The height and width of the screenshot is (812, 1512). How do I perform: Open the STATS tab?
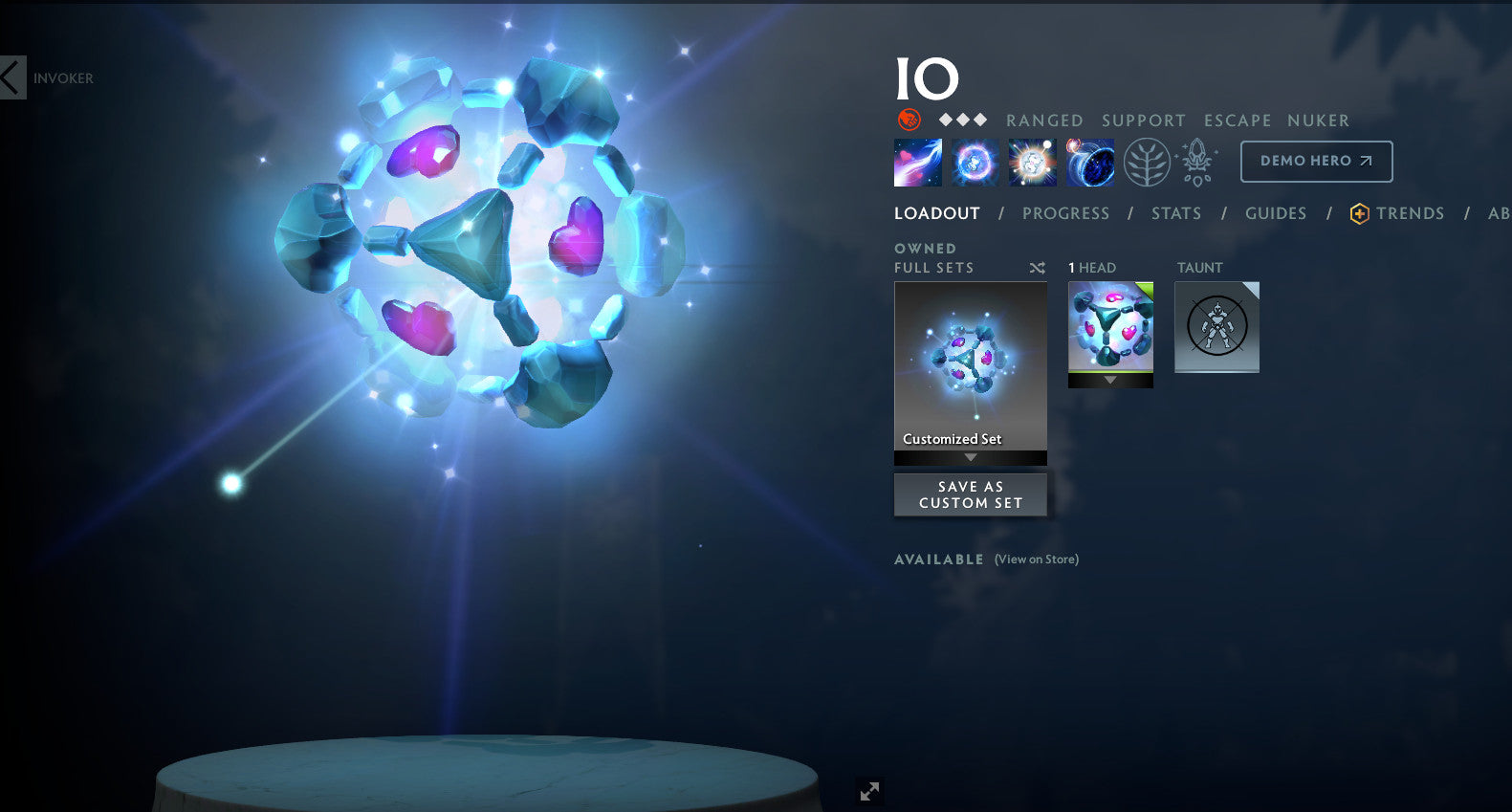pyautogui.click(x=1175, y=213)
